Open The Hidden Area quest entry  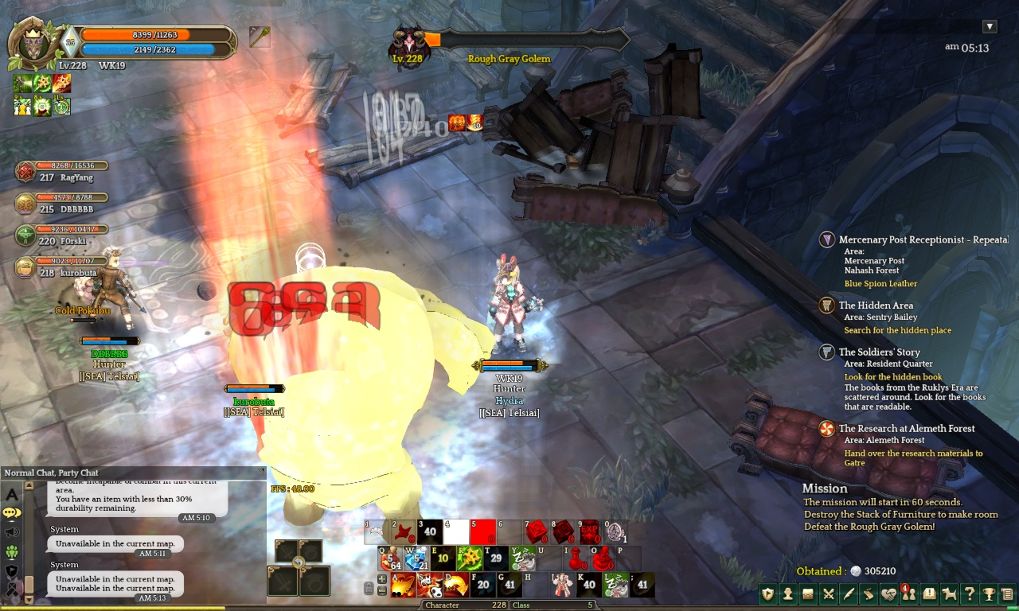coord(877,305)
